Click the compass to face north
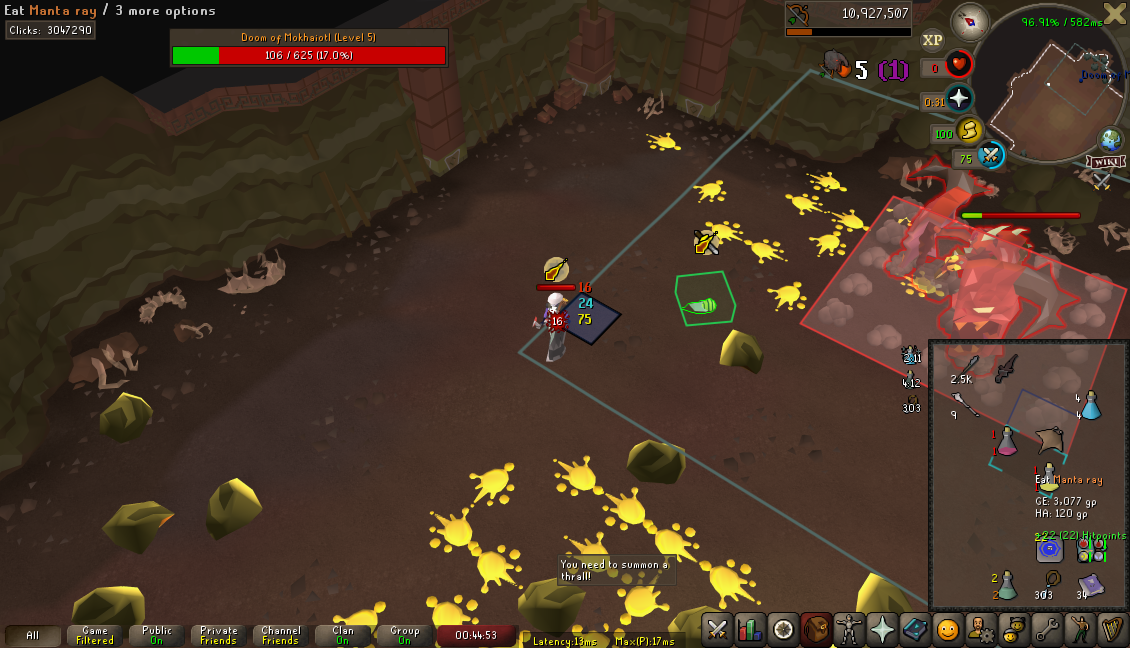The height and width of the screenshot is (648, 1130). pyautogui.click(x=969, y=21)
